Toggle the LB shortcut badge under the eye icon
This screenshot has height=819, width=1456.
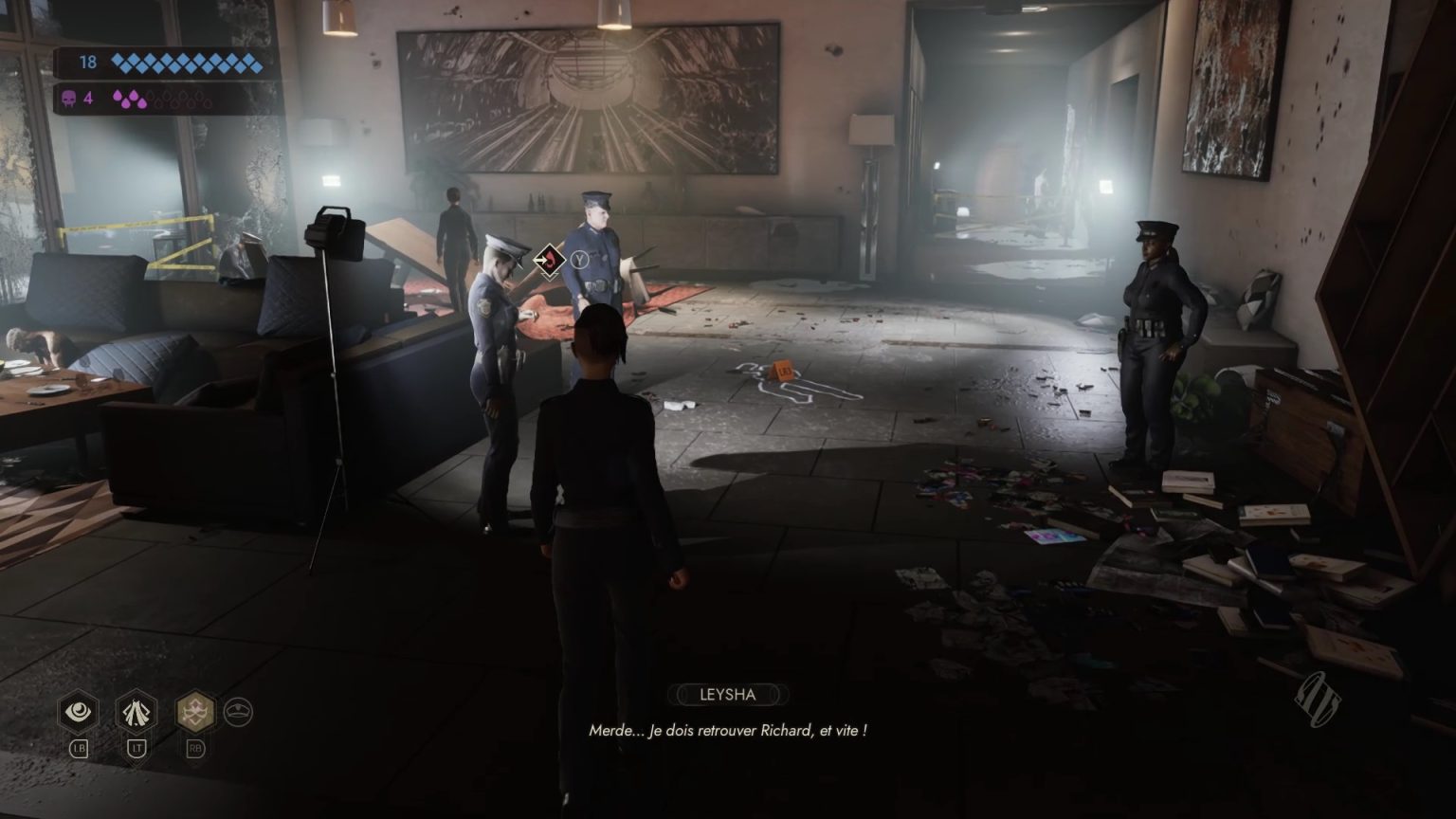(x=80, y=748)
